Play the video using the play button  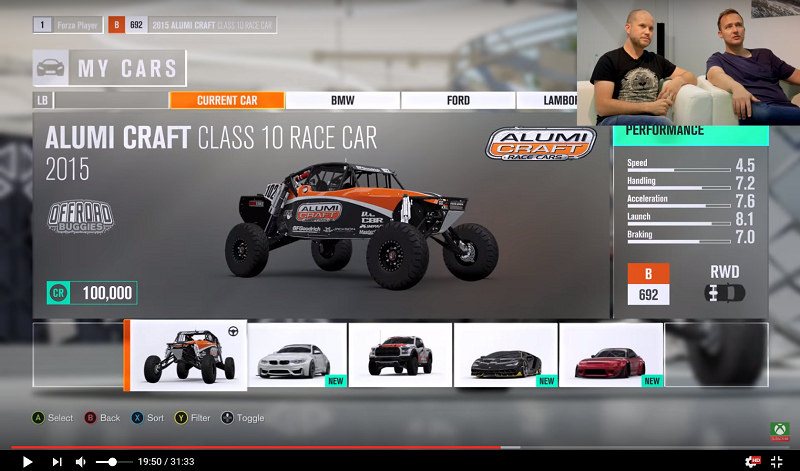tap(27, 461)
